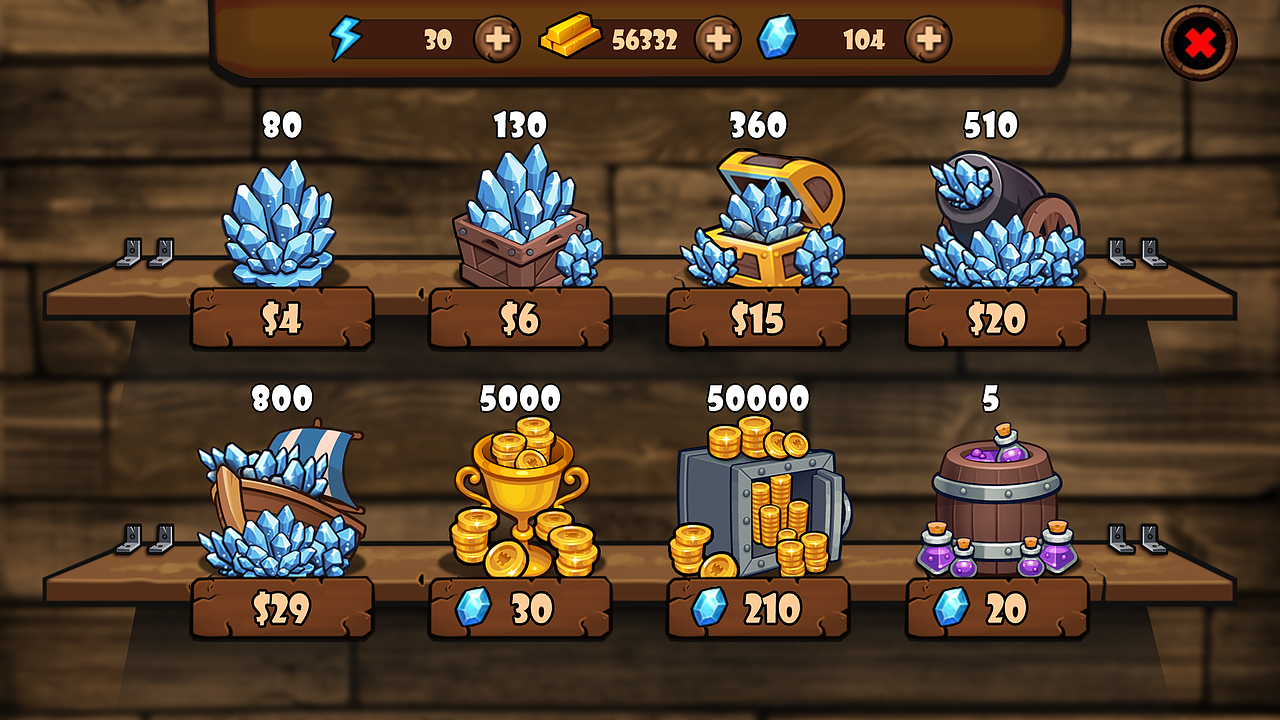The width and height of the screenshot is (1280, 720).
Task: Click the plus button next to energy
Action: click(x=498, y=40)
